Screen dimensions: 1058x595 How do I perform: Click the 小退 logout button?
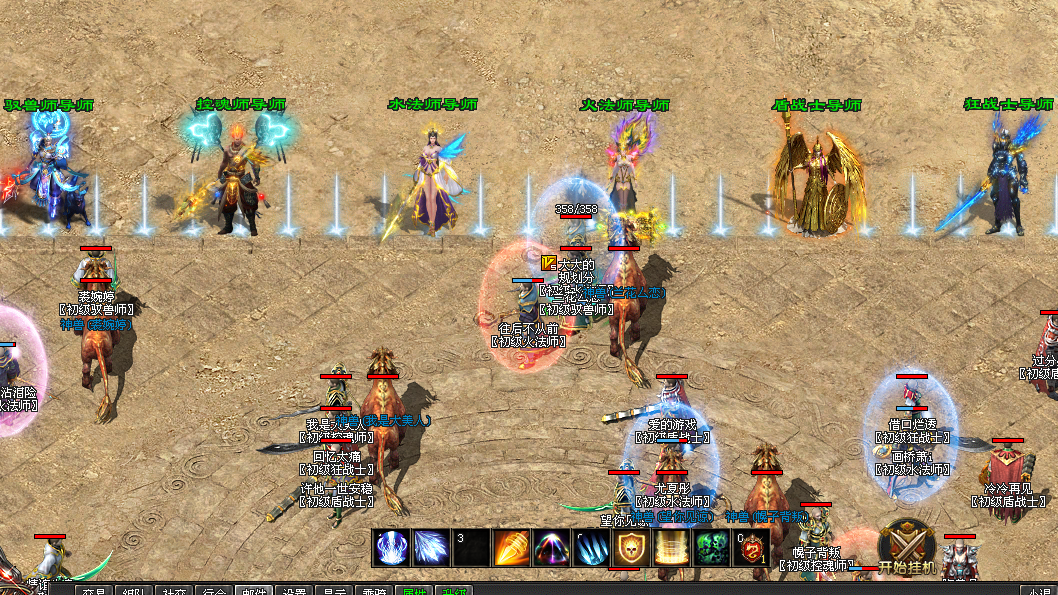pos(1037,590)
